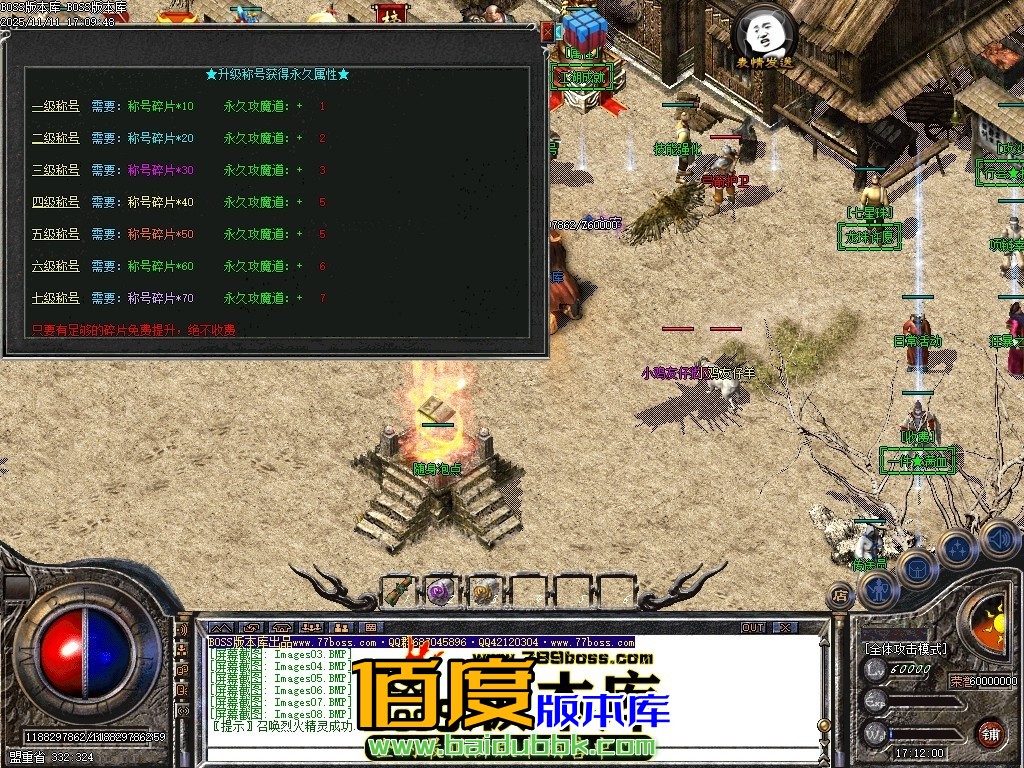This screenshot has width=1024, height=768.
Task: Click the red 铺 stall button
Action: pos(990,733)
